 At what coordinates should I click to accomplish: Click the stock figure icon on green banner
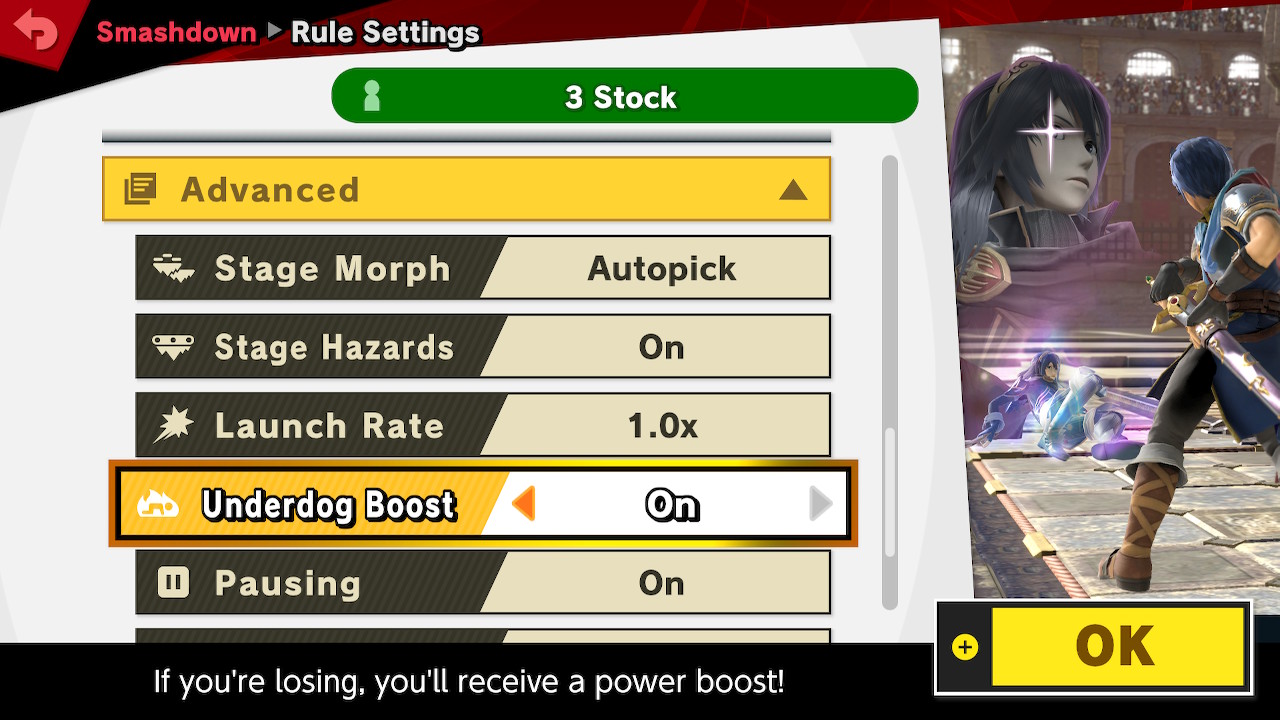371,95
